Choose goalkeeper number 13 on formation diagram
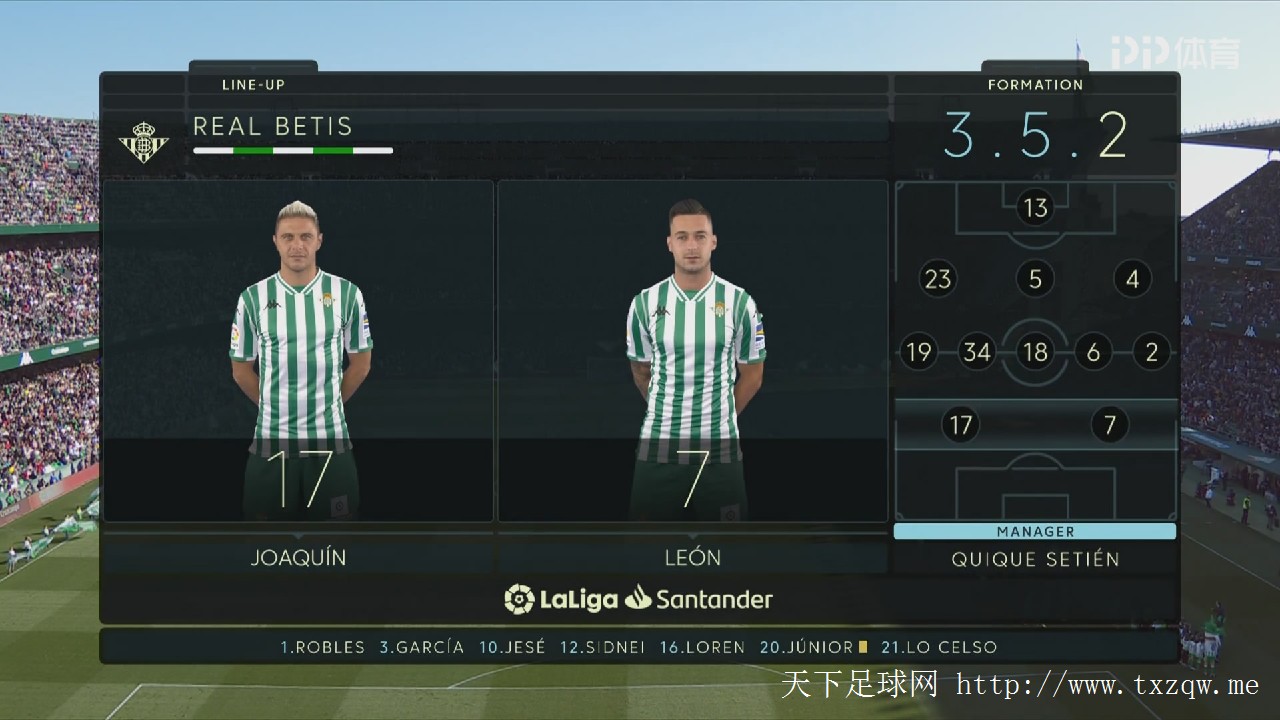This screenshot has width=1280, height=720. (1035, 208)
